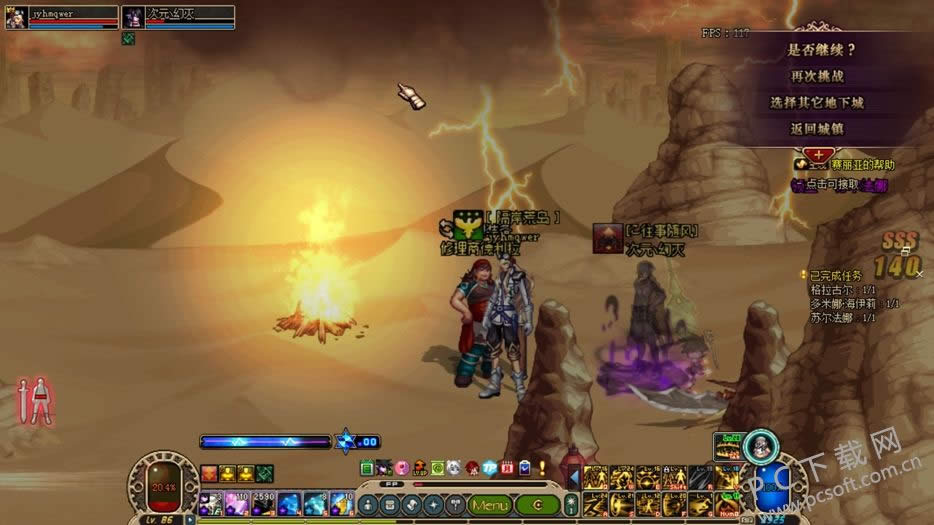Viewport: 934px width, 525px height.
Task: Click the green coin shop button
Action: (x=538, y=506)
